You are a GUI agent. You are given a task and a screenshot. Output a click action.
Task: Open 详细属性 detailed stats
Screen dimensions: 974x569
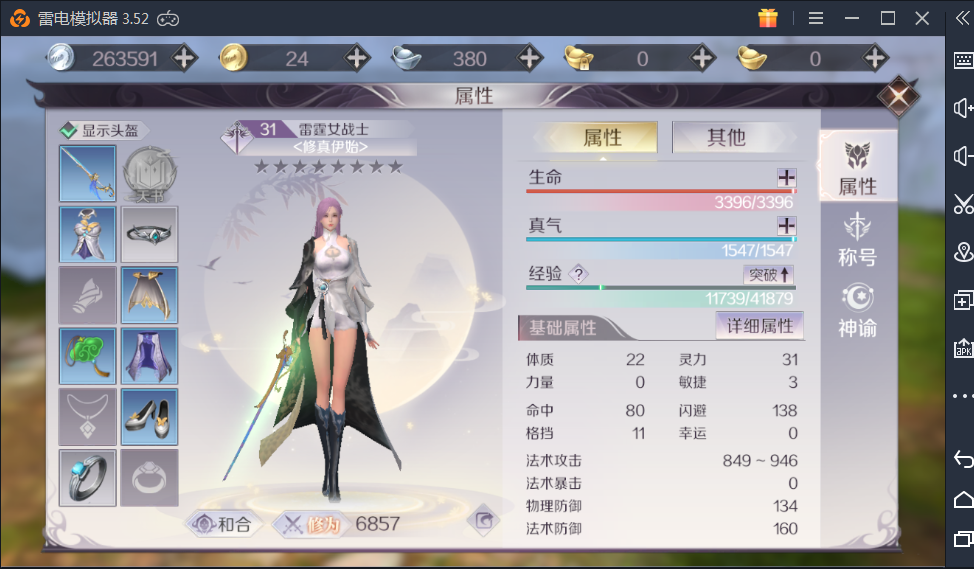click(759, 326)
